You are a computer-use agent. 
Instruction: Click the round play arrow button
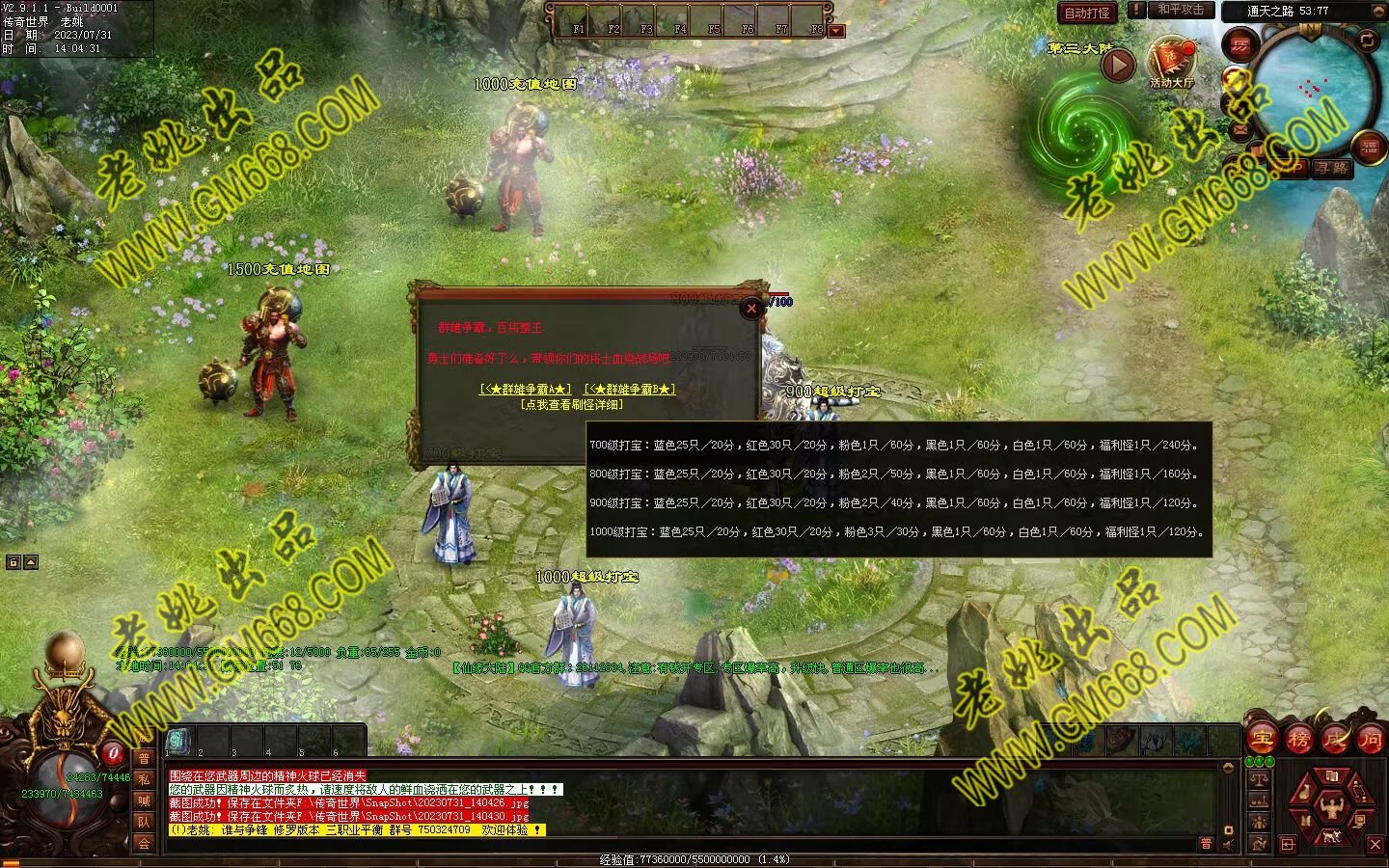[1118, 65]
